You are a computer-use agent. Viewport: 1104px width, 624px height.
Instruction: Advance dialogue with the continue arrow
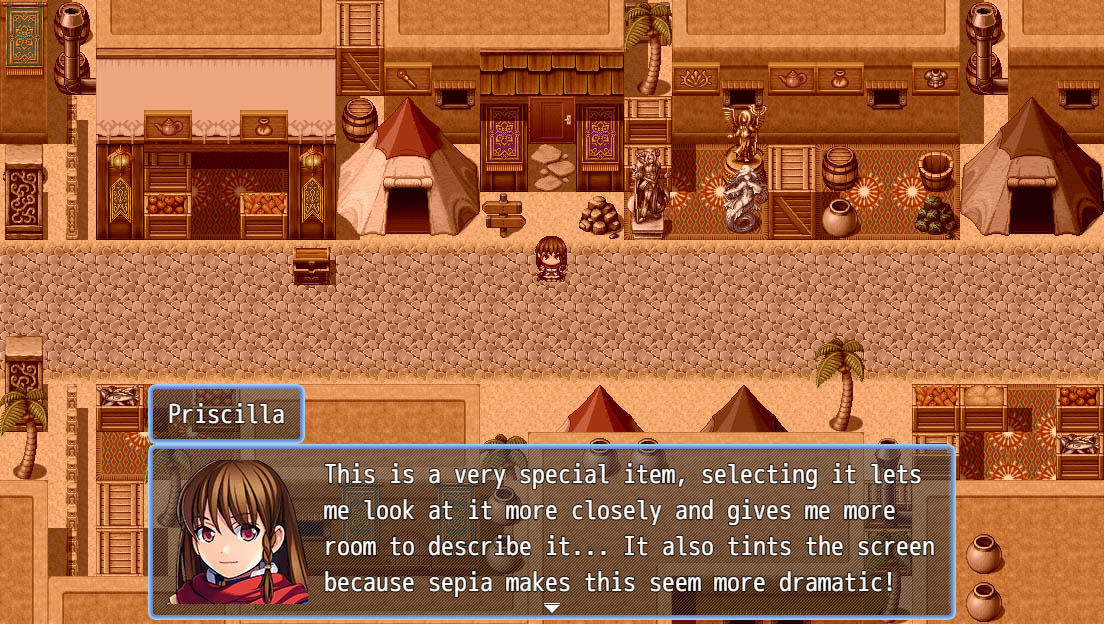click(x=551, y=608)
